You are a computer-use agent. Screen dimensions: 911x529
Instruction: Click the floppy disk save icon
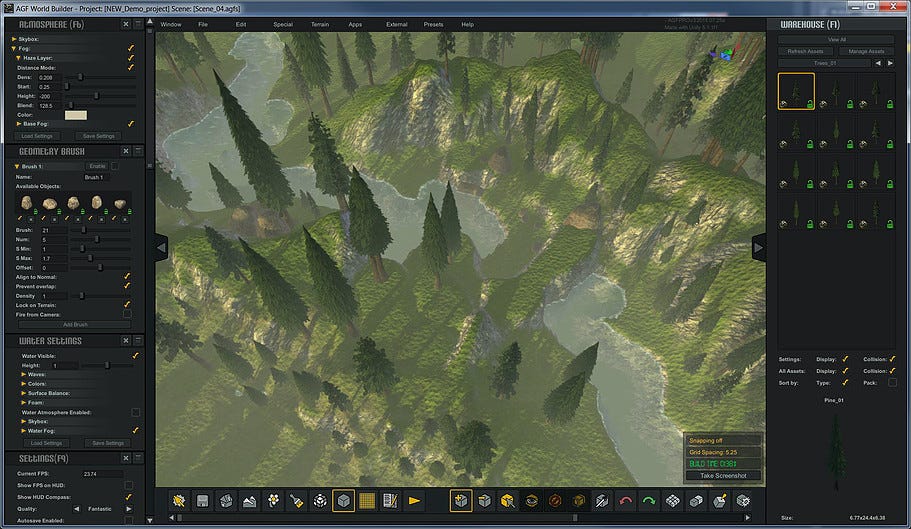[x=202, y=500]
